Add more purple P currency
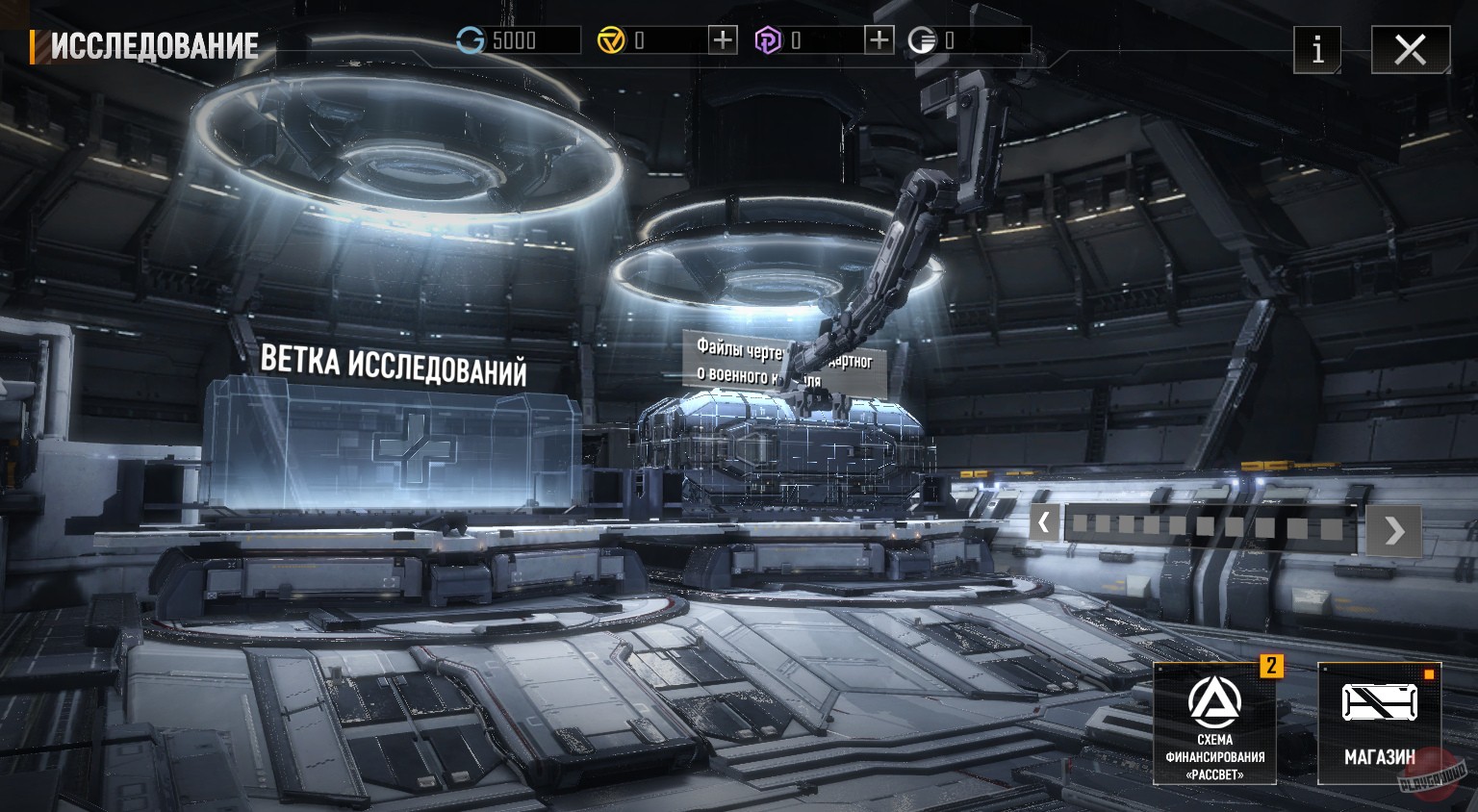Image resolution: width=1478 pixels, height=812 pixels. (879, 40)
